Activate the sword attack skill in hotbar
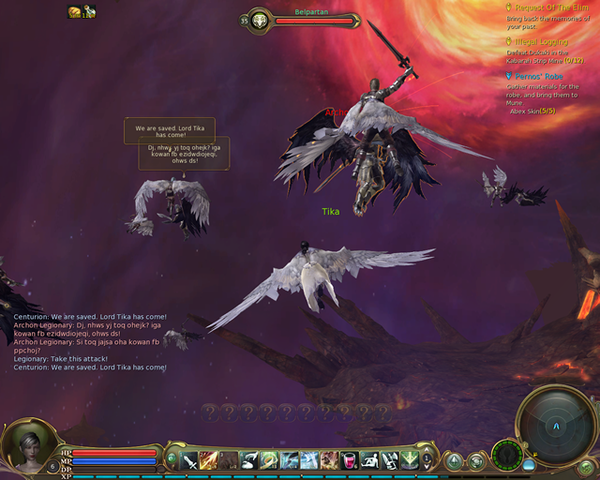 tap(189, 460)
